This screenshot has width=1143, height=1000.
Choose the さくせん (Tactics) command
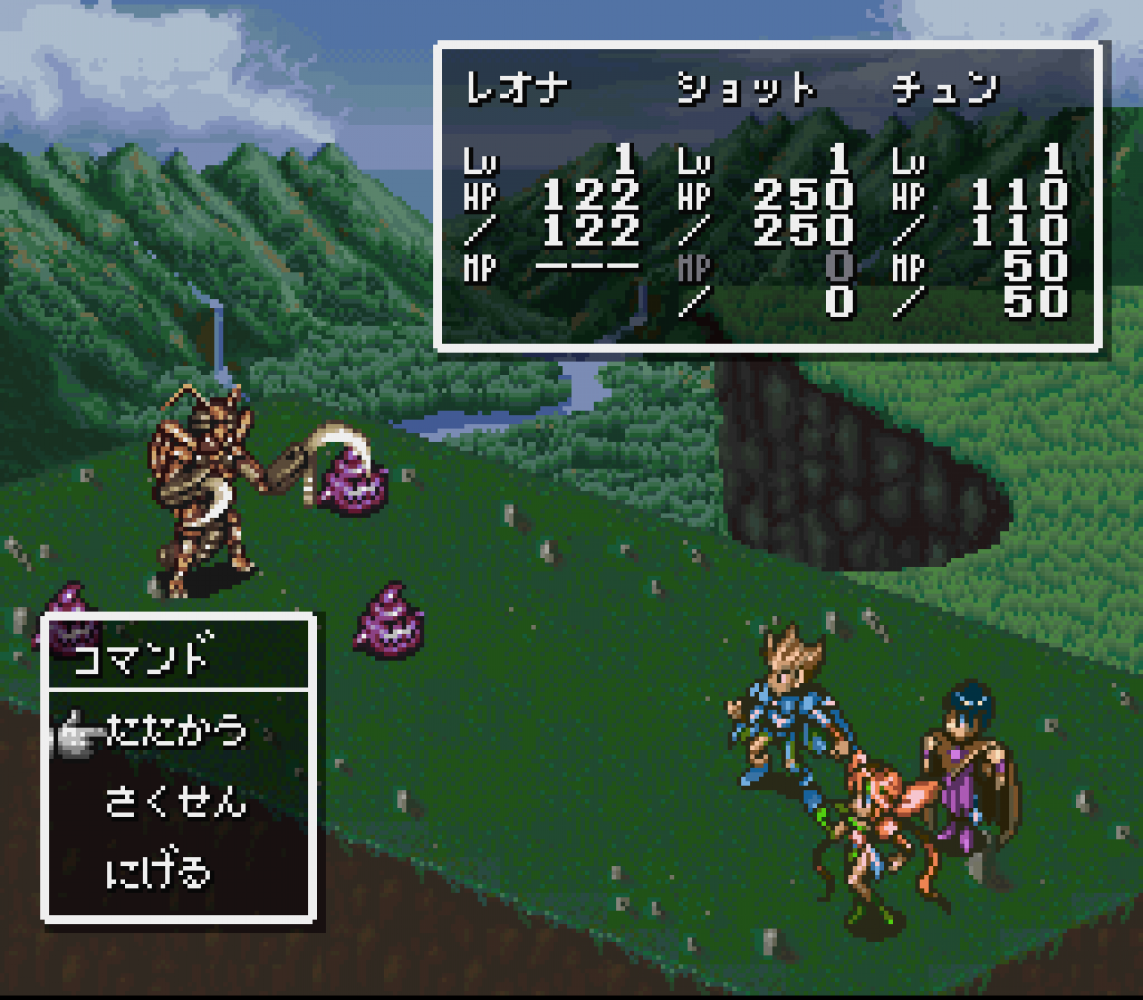[175, 802]
